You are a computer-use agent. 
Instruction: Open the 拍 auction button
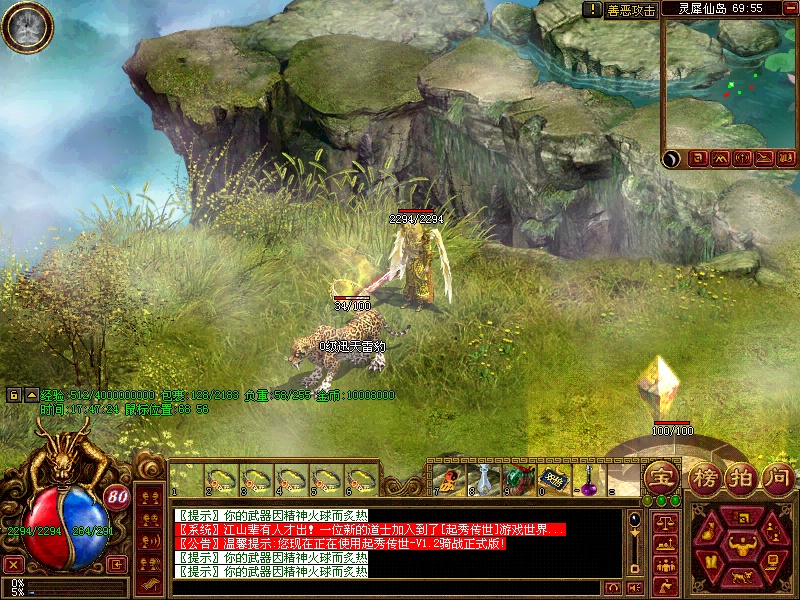(741, 478)
